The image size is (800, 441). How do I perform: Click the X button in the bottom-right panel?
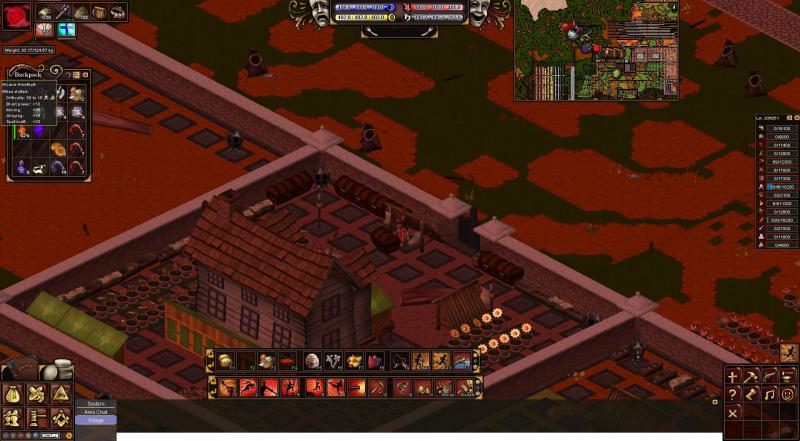pos(733,413)
